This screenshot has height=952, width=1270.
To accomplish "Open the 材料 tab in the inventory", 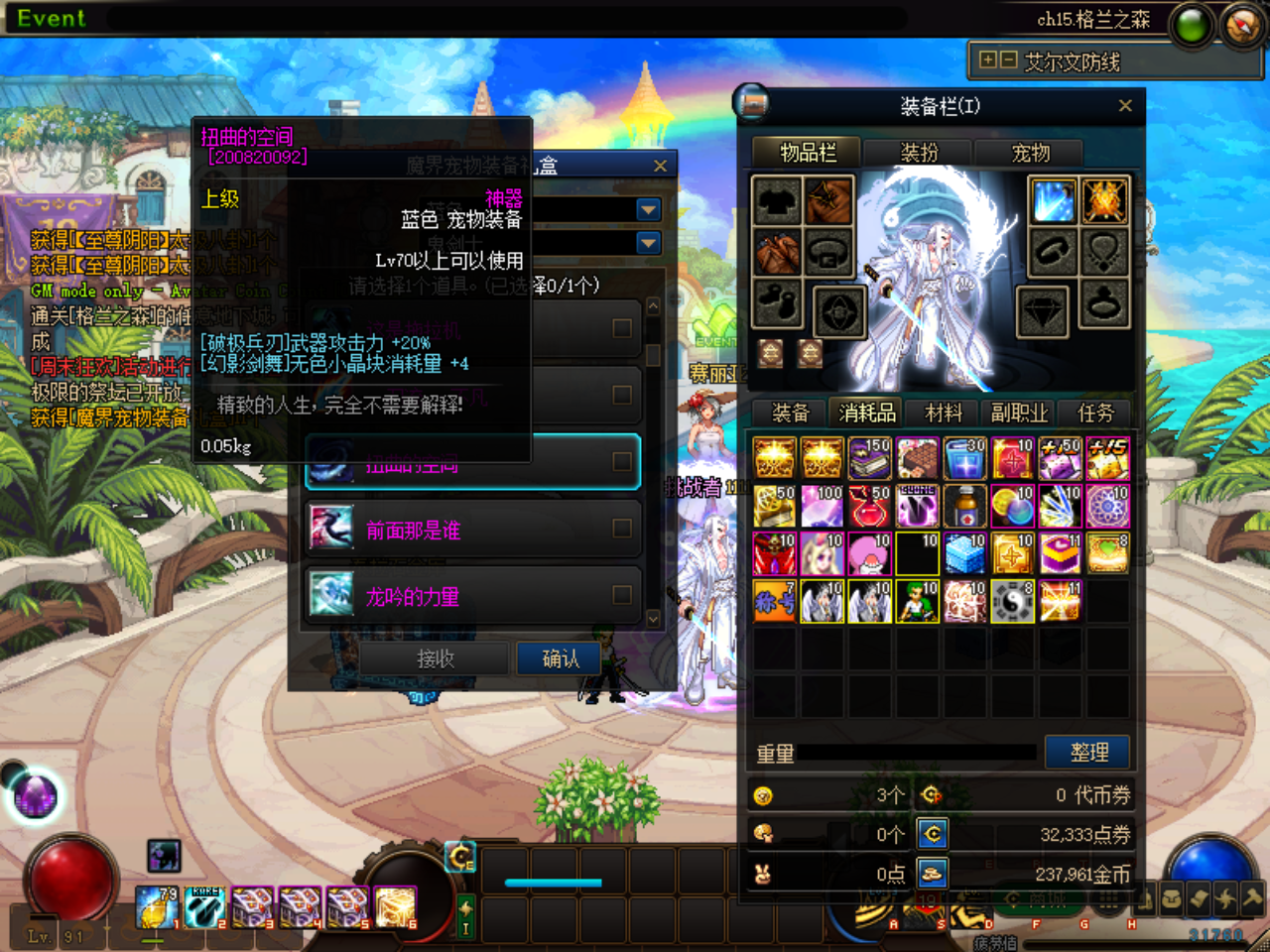I will [941, 413].
